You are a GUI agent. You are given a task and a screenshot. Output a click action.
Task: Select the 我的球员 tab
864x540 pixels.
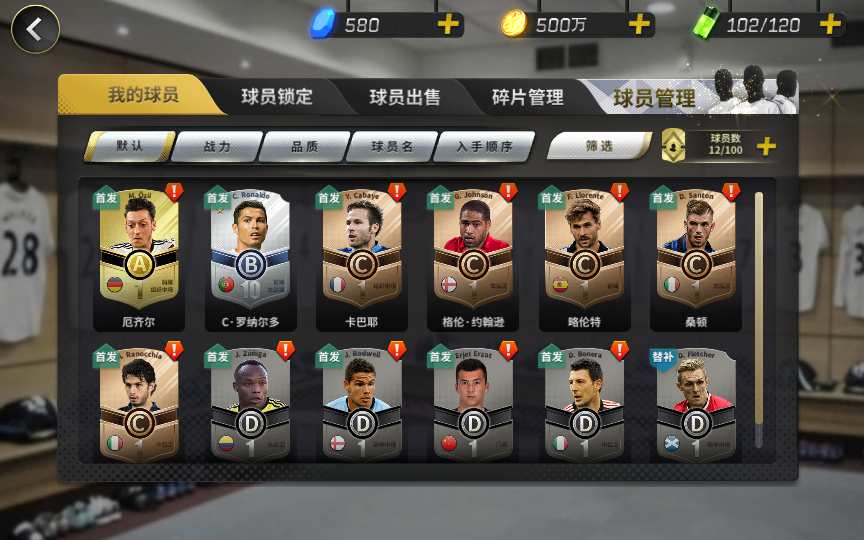tap(143, 96)
